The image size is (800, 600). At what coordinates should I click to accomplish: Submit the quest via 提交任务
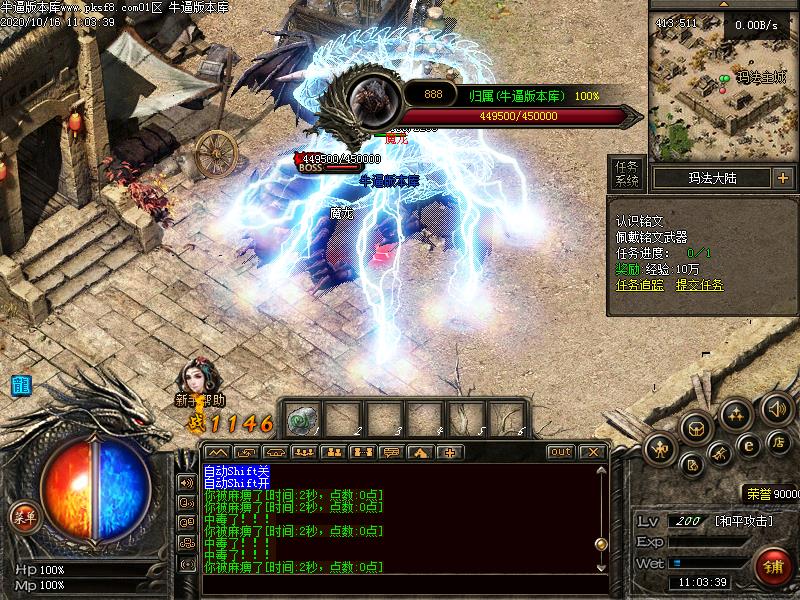[699, 285]
